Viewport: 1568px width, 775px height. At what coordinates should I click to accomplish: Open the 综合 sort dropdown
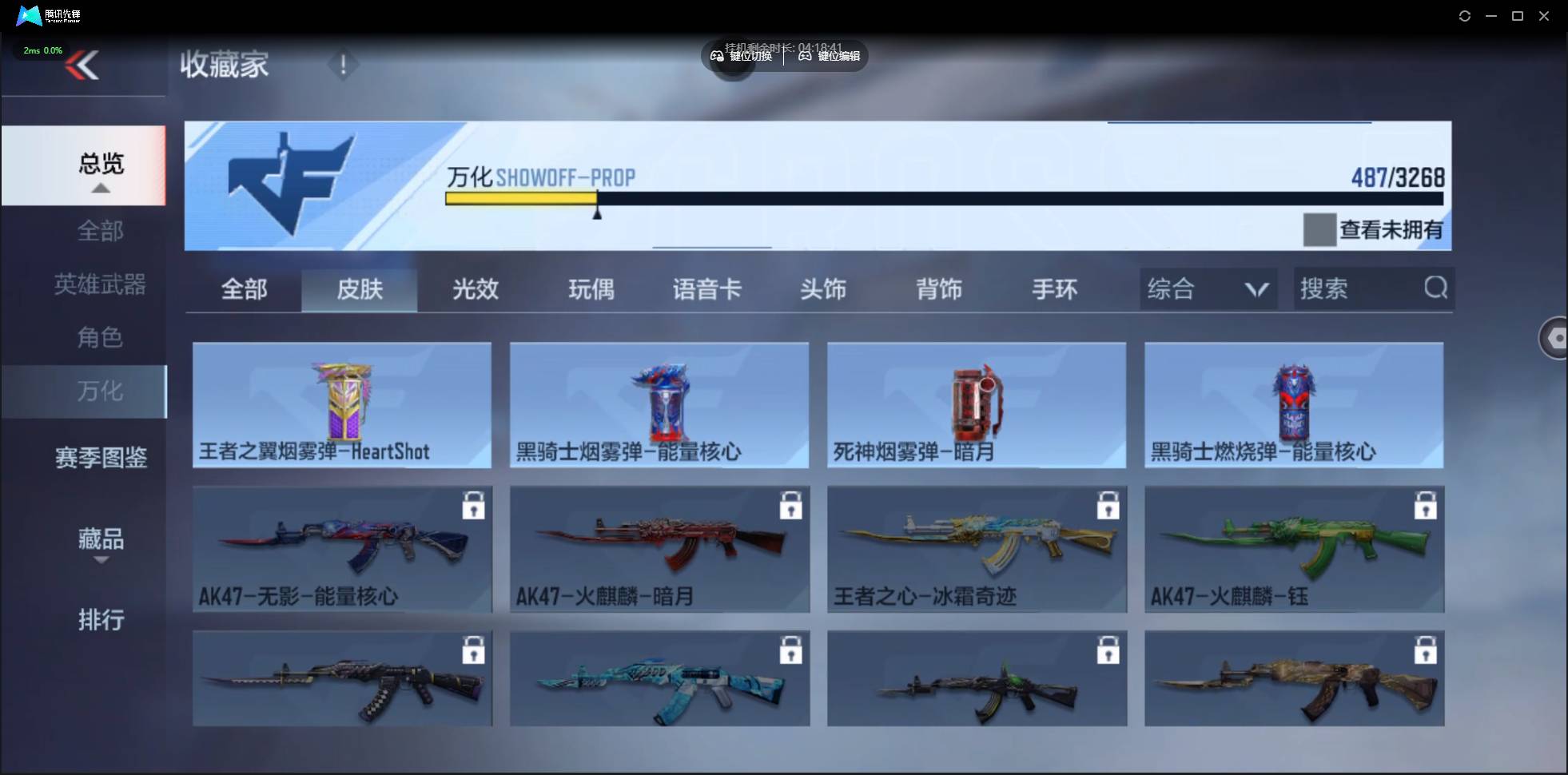coord(1206,288)
